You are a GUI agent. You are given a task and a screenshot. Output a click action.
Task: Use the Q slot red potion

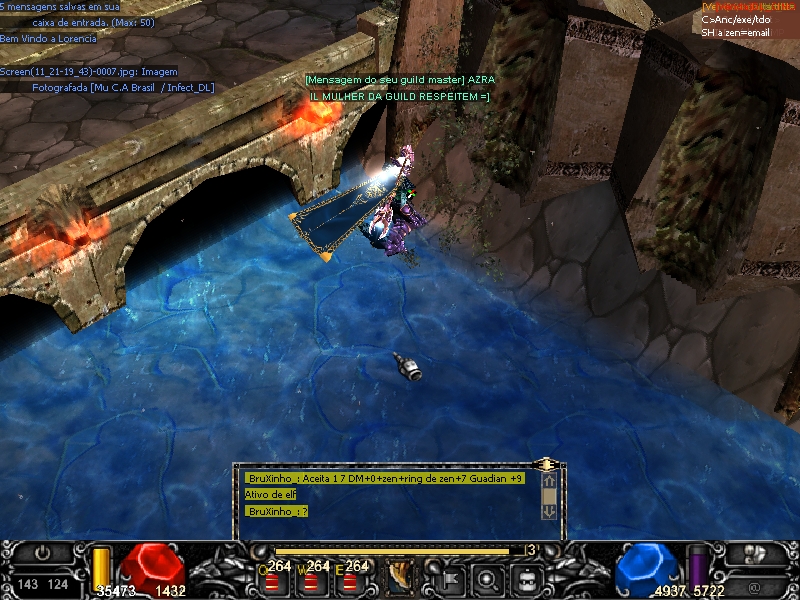pyautogui.click(x=272, y=580)
